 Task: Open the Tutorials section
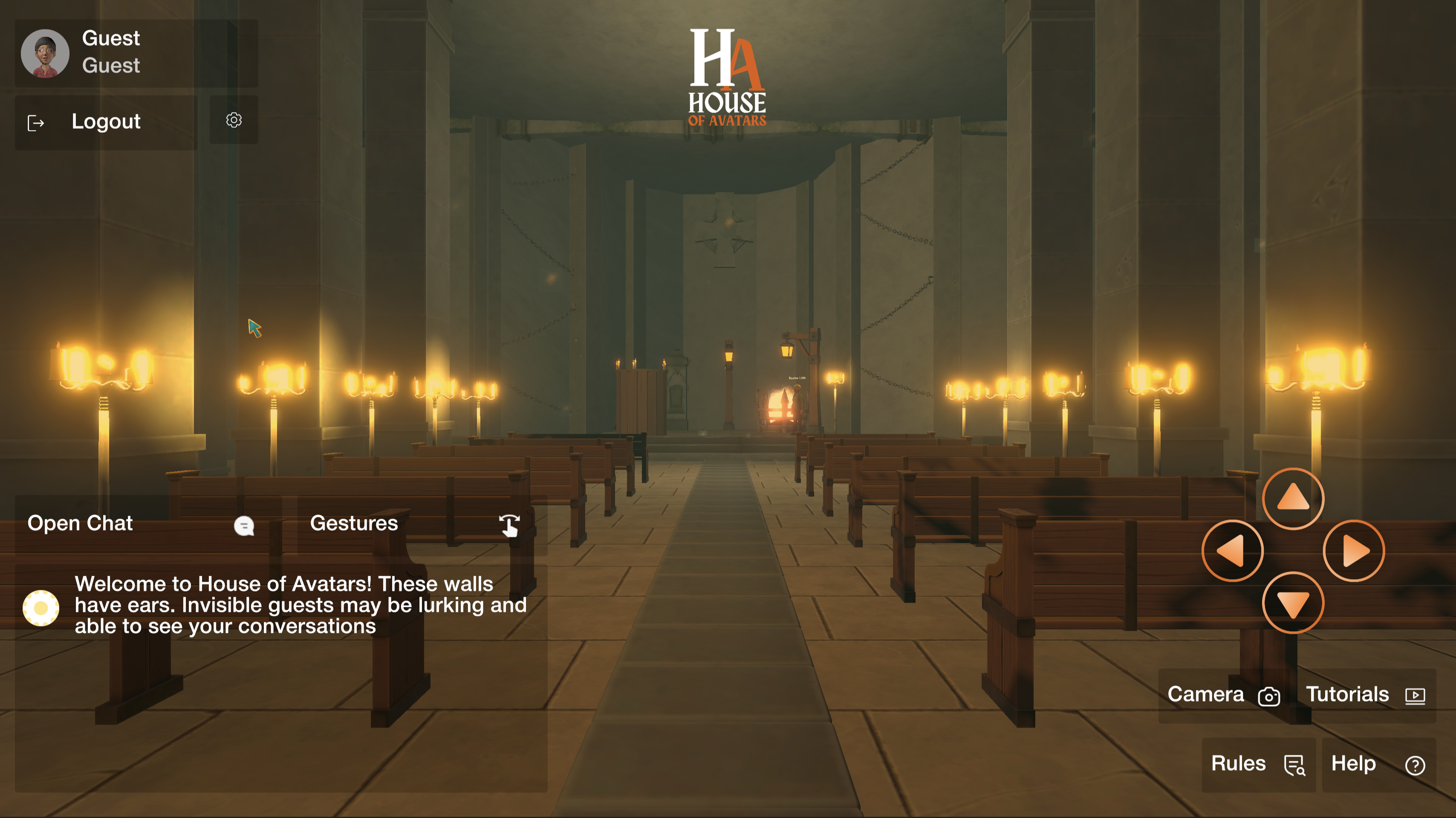[x=1347, y=695]
